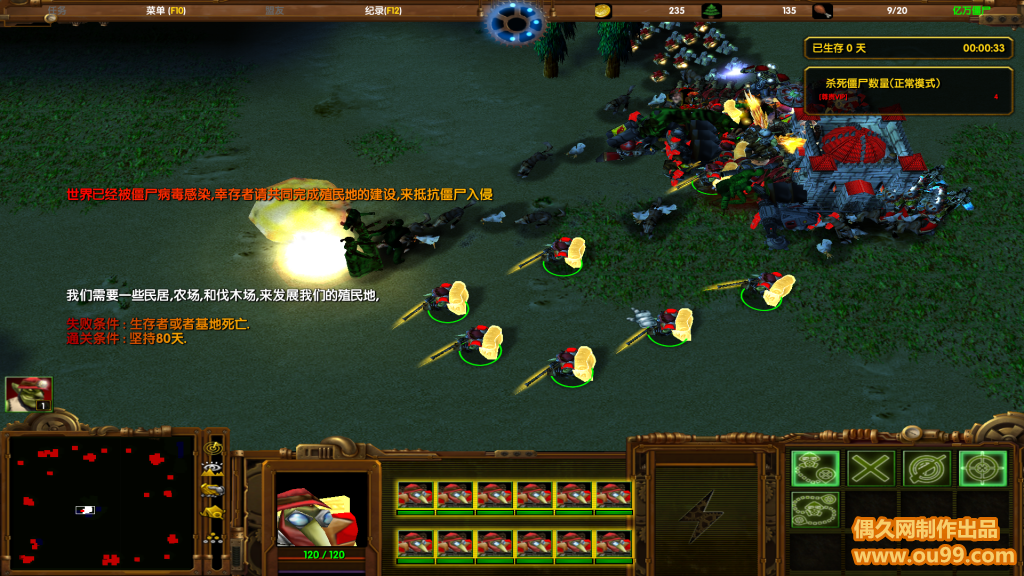
Task: Toggle the minimap ally color mode button
Action: click(x=213, y=490)
